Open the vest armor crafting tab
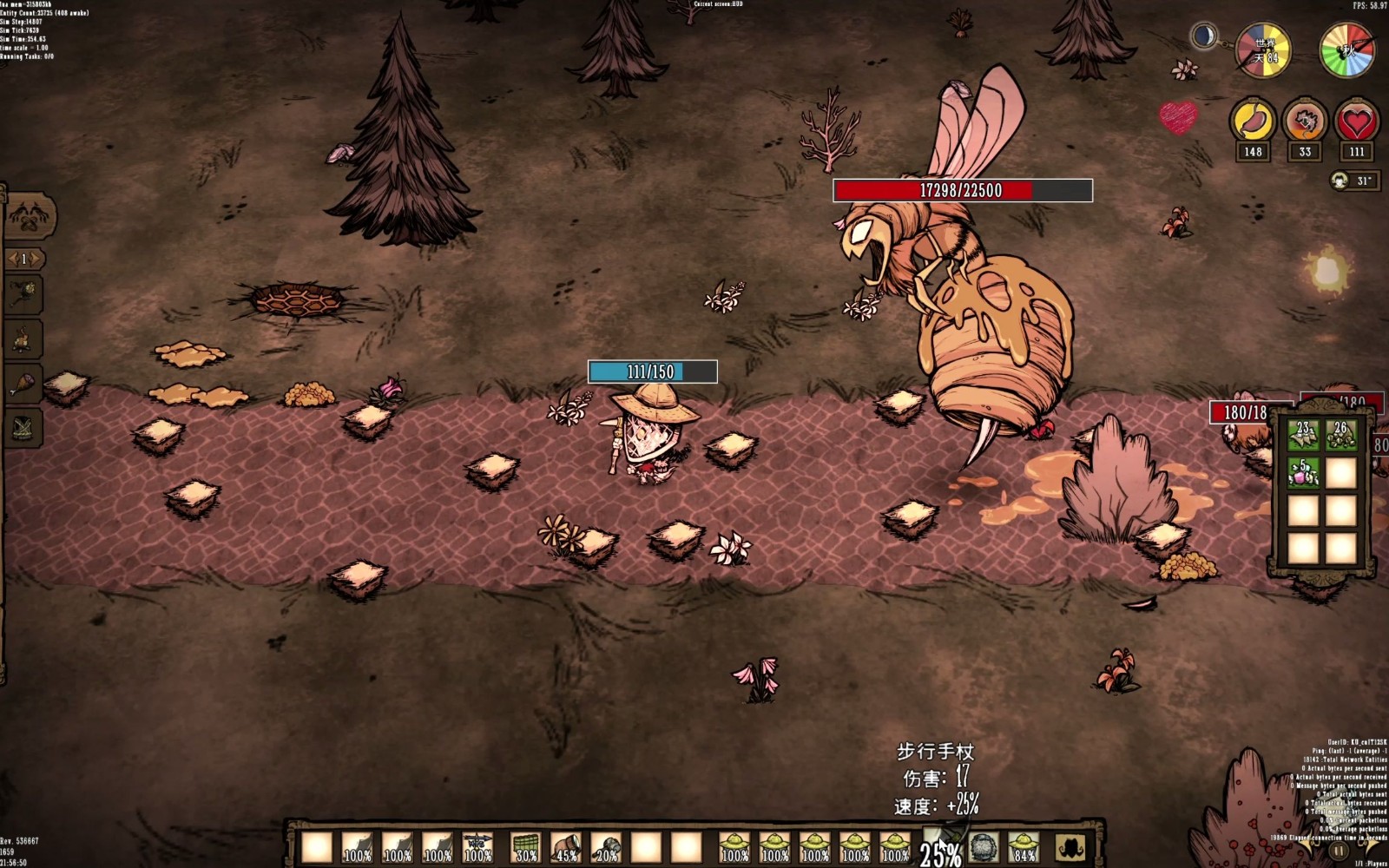This screenshot has width=1389, height=868. click(x=23, y=427)
